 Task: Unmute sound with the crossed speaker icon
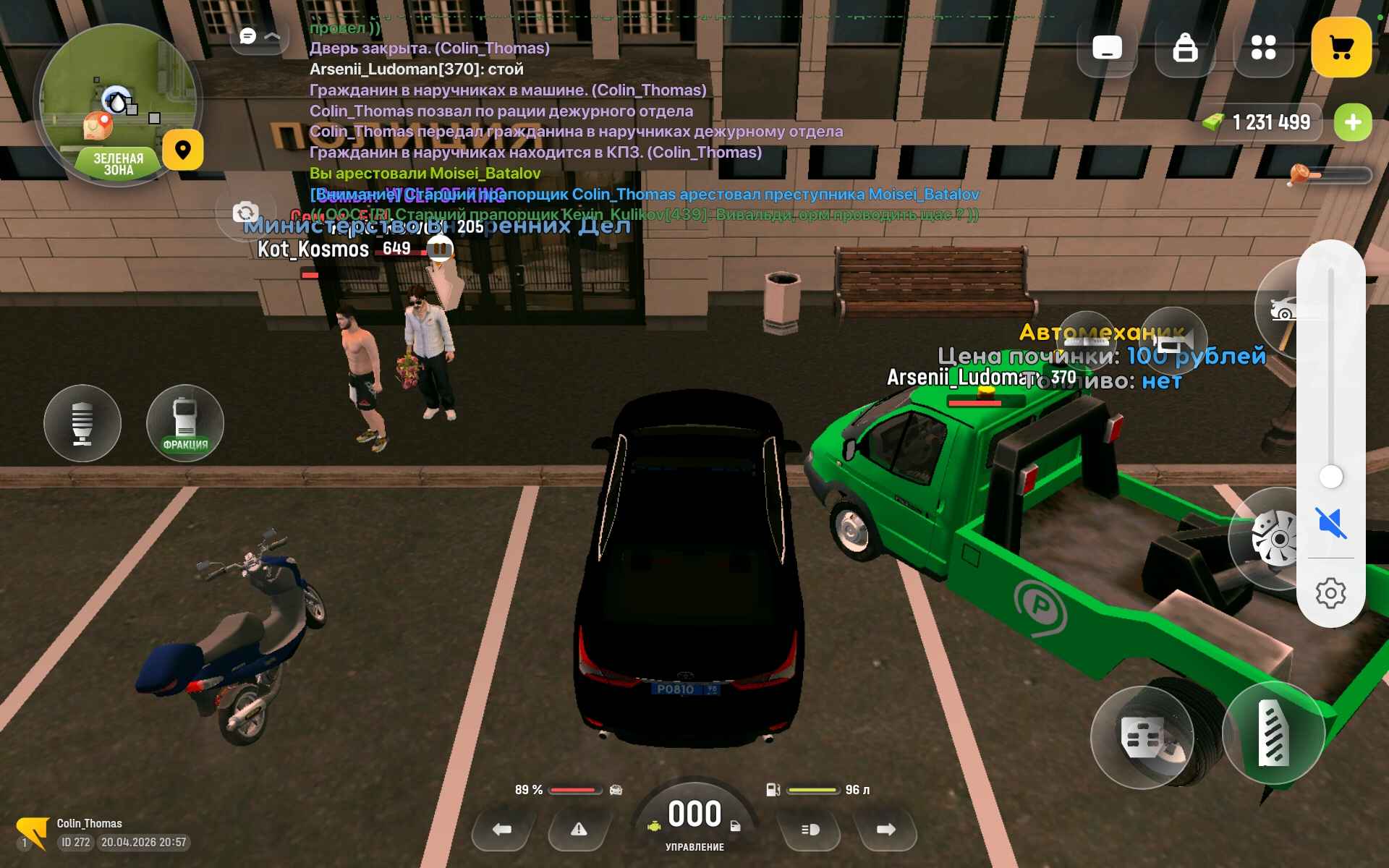(1330, 522)
